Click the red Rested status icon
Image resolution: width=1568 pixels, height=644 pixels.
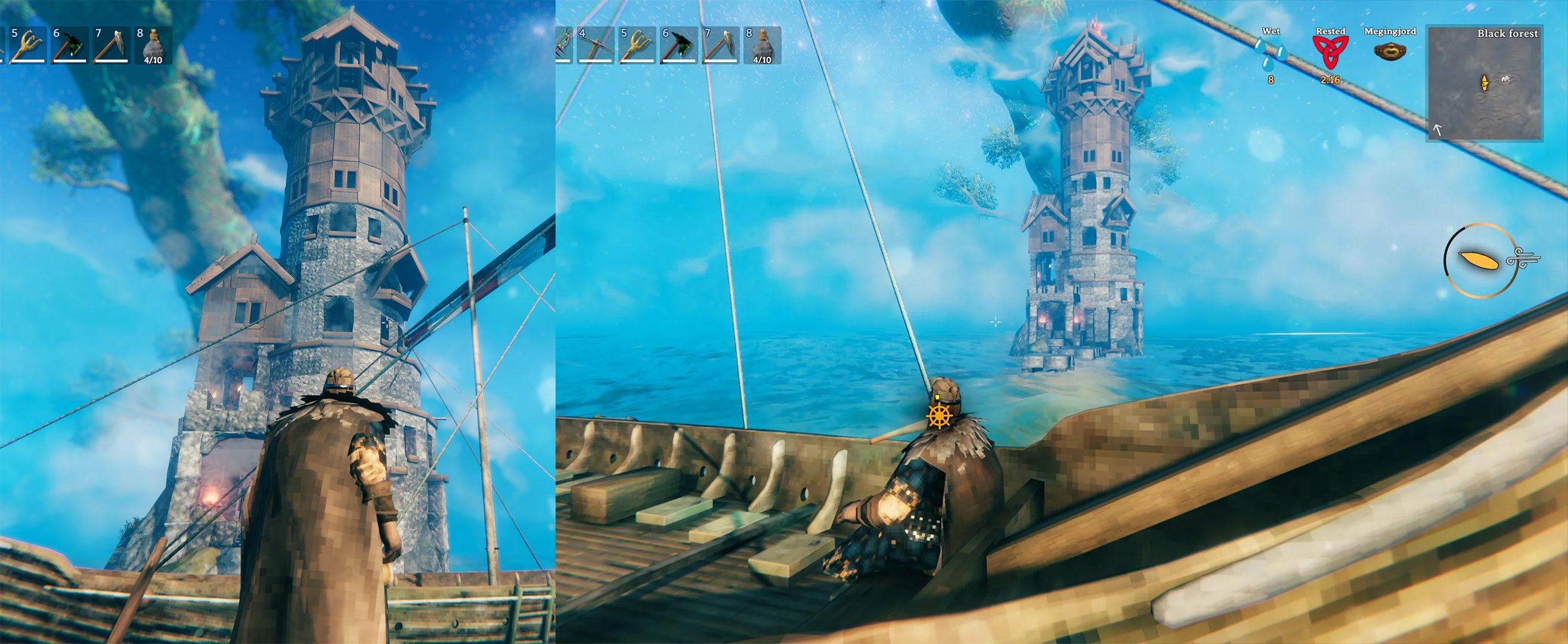pos(1330,52)
